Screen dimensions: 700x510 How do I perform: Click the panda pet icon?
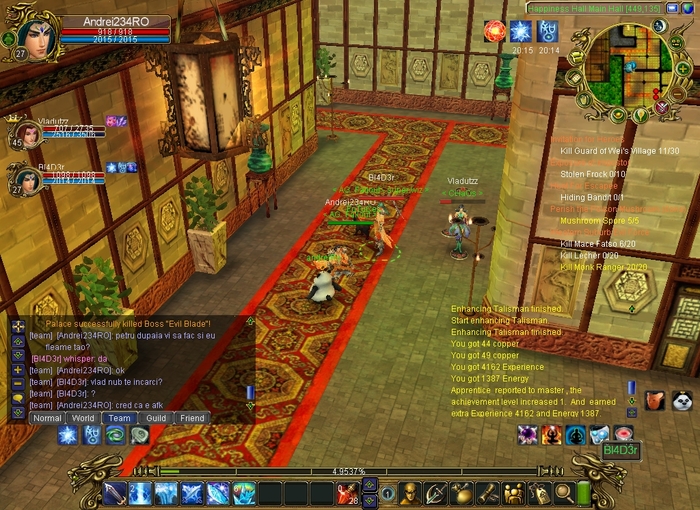tap(682, 401)
